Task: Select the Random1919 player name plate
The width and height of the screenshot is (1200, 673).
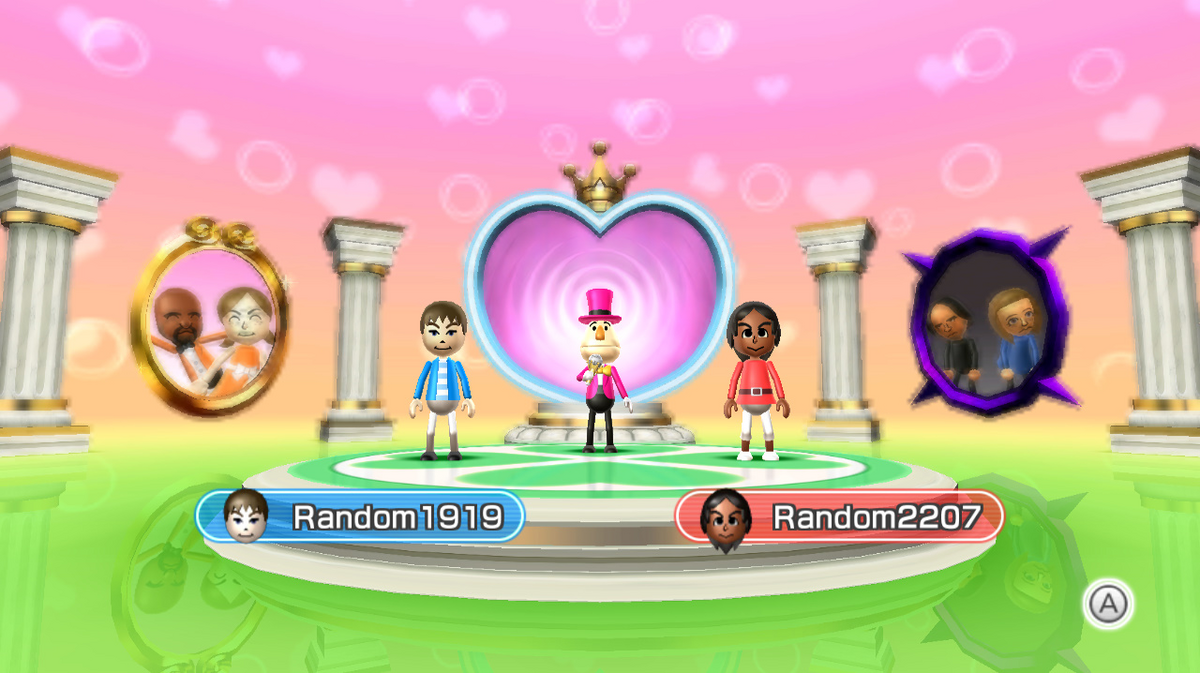Action: (361, 516)
